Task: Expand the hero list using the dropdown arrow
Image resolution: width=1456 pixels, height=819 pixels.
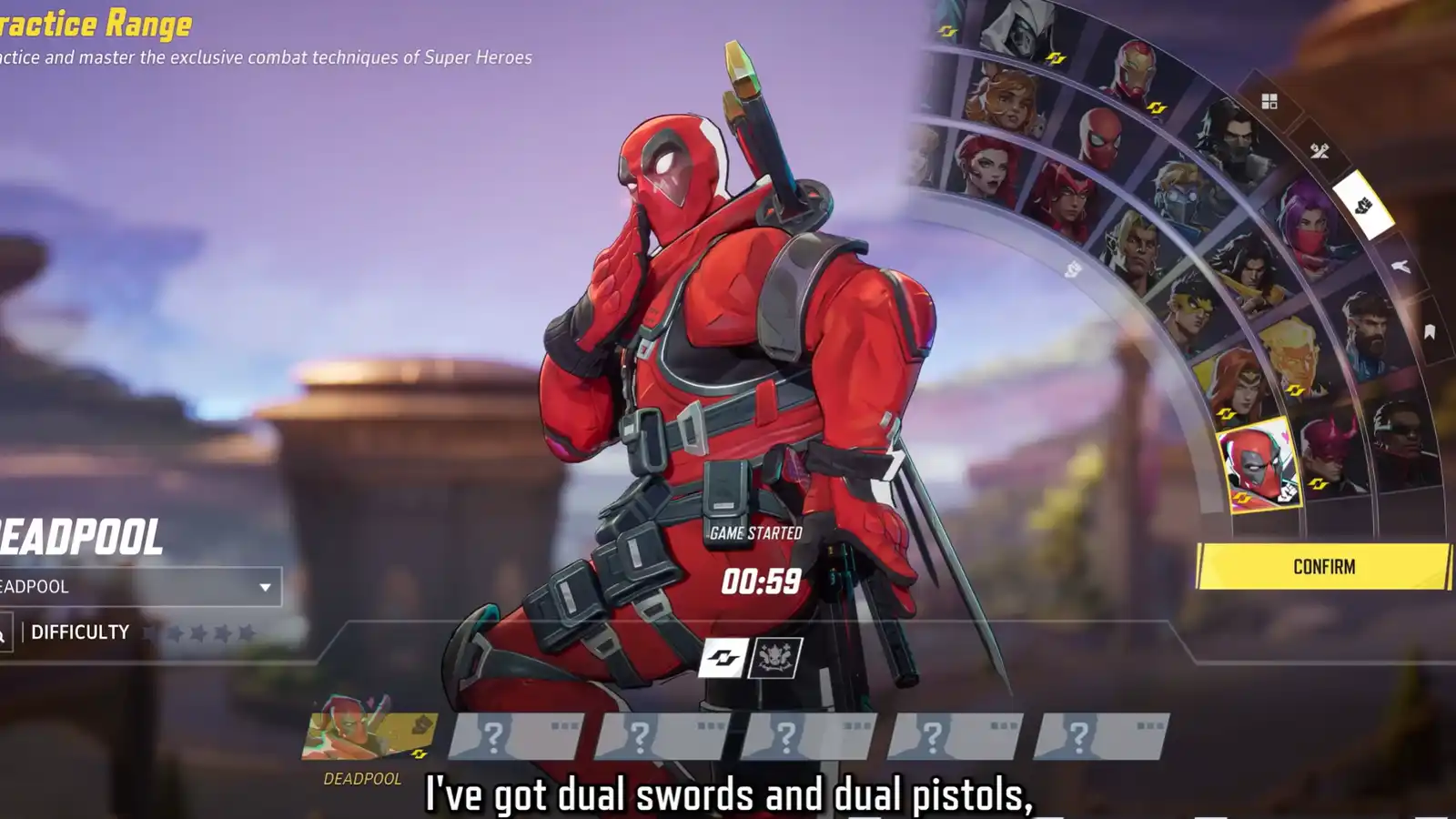Action: click(265, 586)
